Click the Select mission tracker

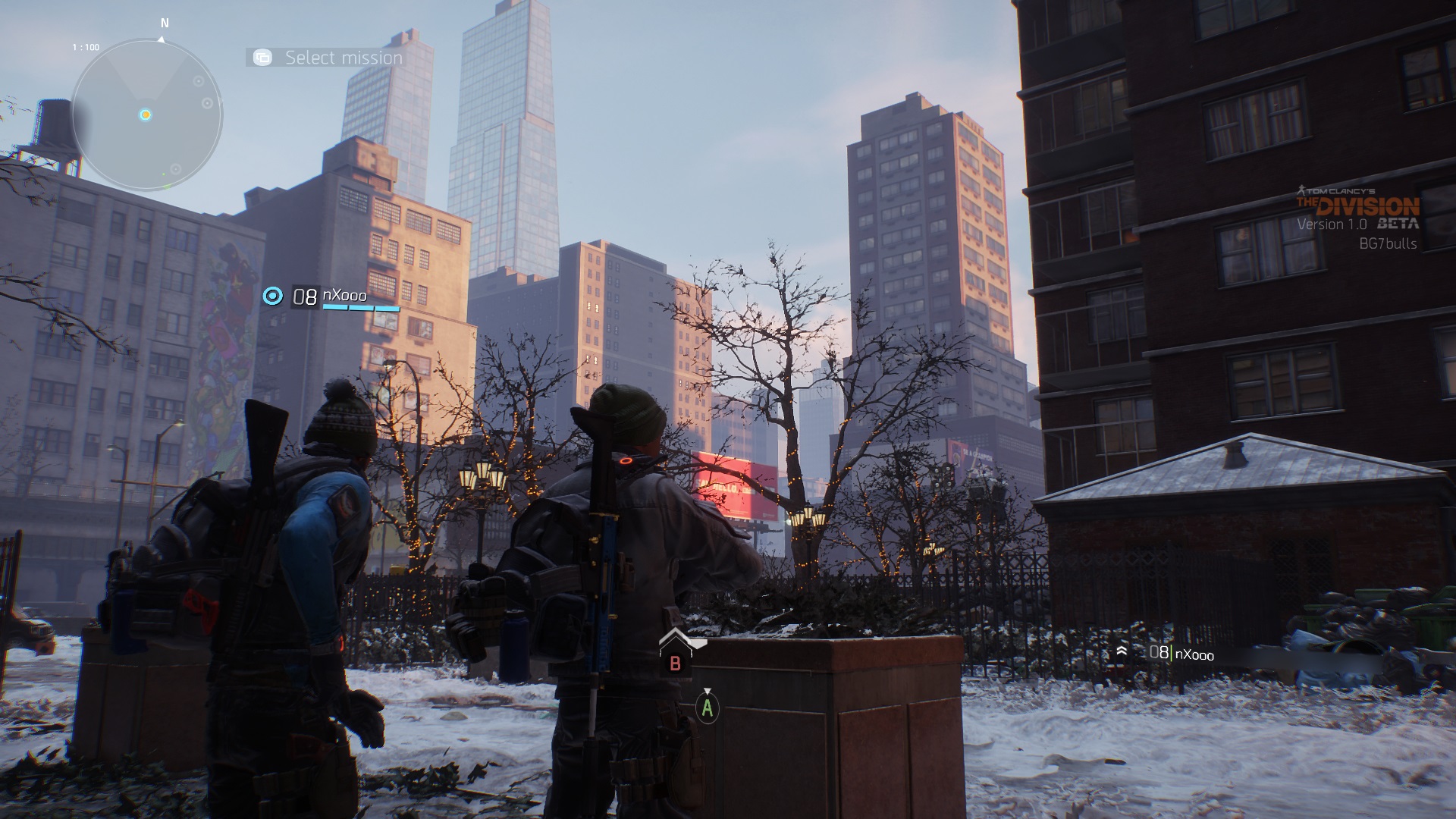326,58
